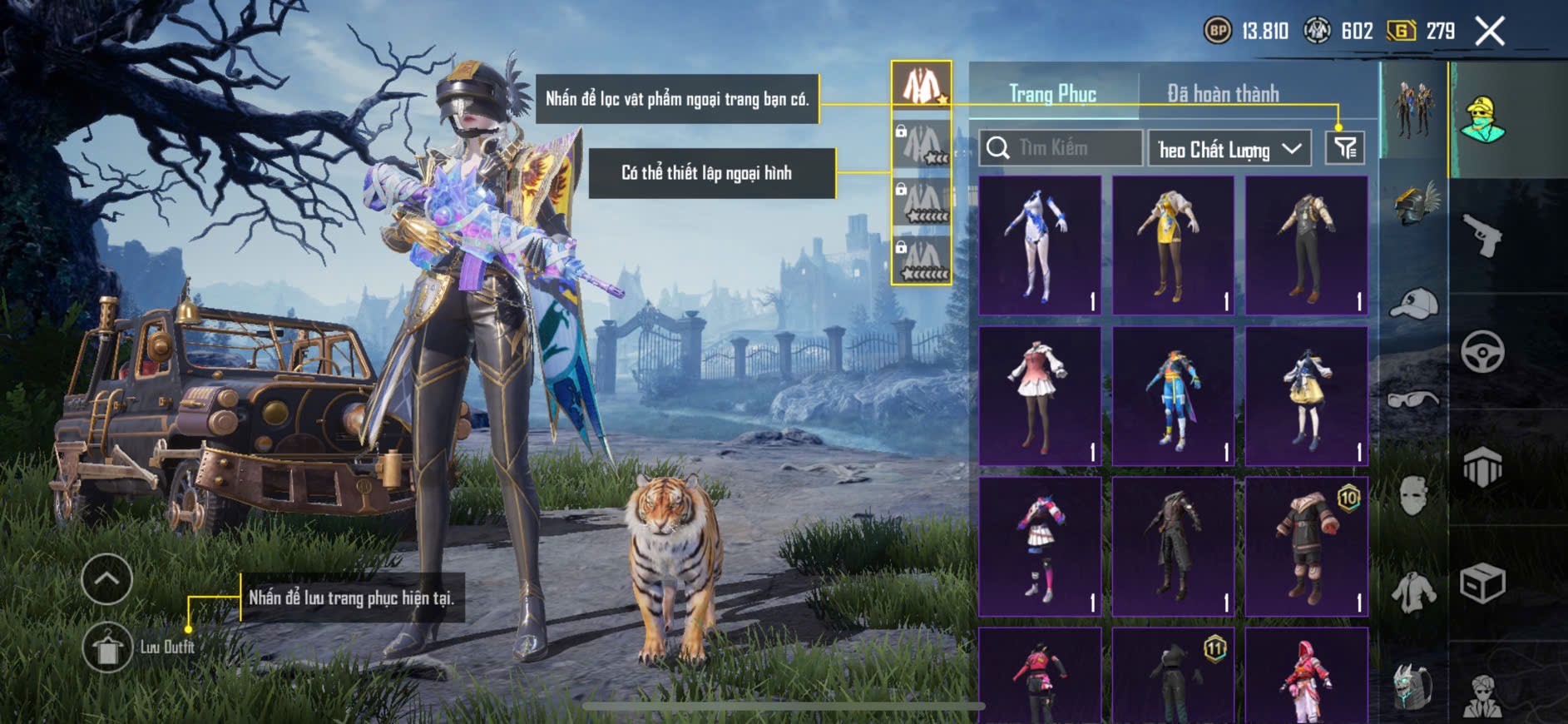Open the Theo Chất Lượng sort dropdown
The width and height of the screenshot is (1568, 724).
(x=1229, y=149)
